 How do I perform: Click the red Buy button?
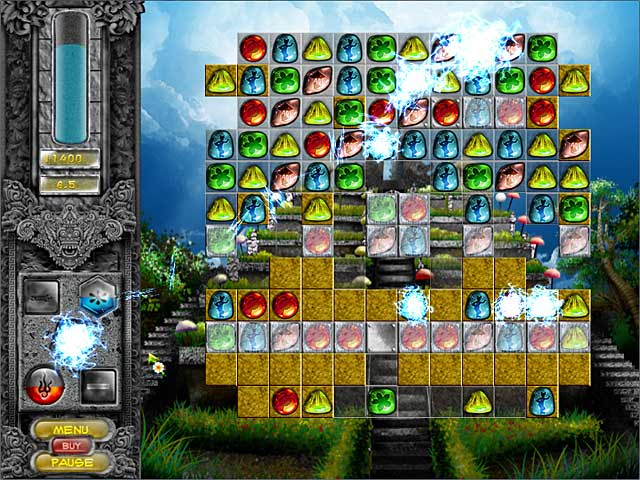pos(71,446)
